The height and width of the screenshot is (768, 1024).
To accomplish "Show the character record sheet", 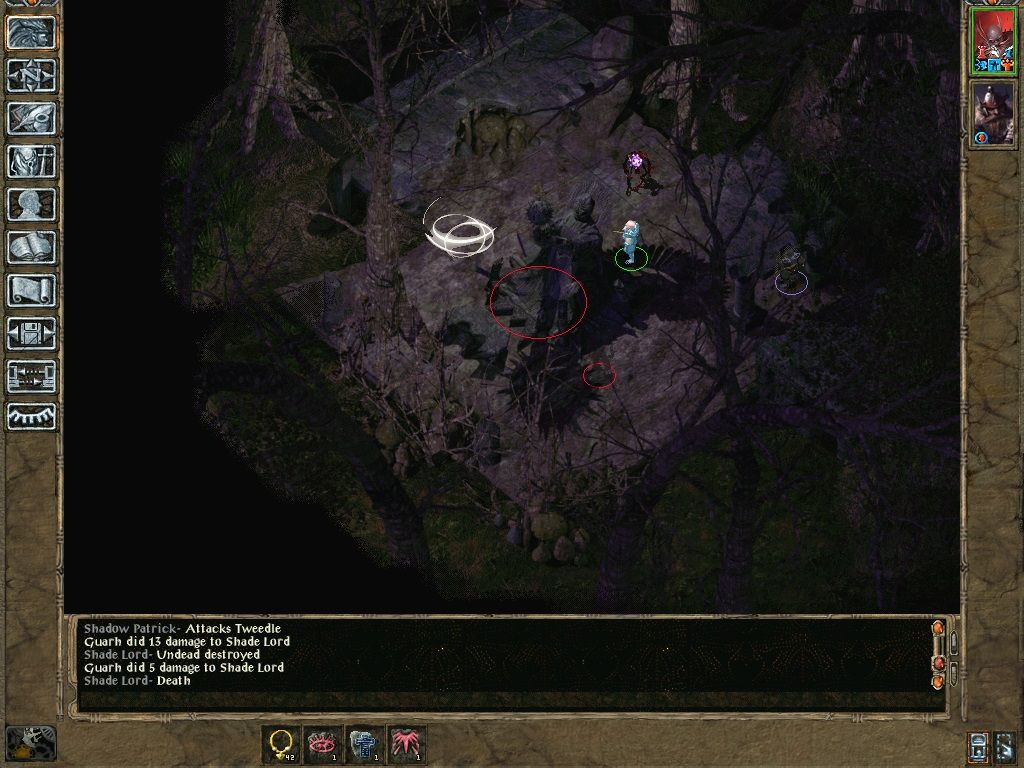I will (x=31, y=204).
